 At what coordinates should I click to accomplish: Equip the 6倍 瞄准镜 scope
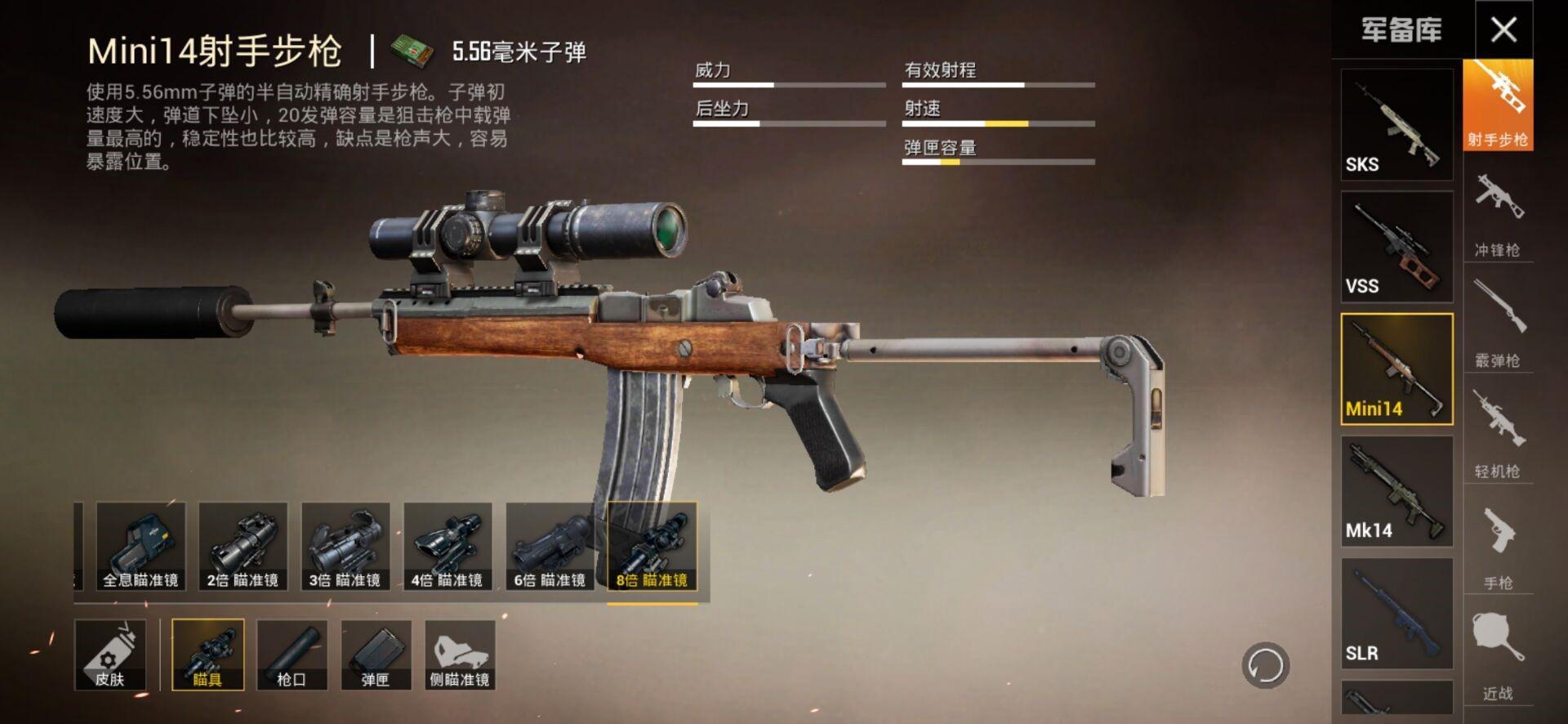(550, 546)
